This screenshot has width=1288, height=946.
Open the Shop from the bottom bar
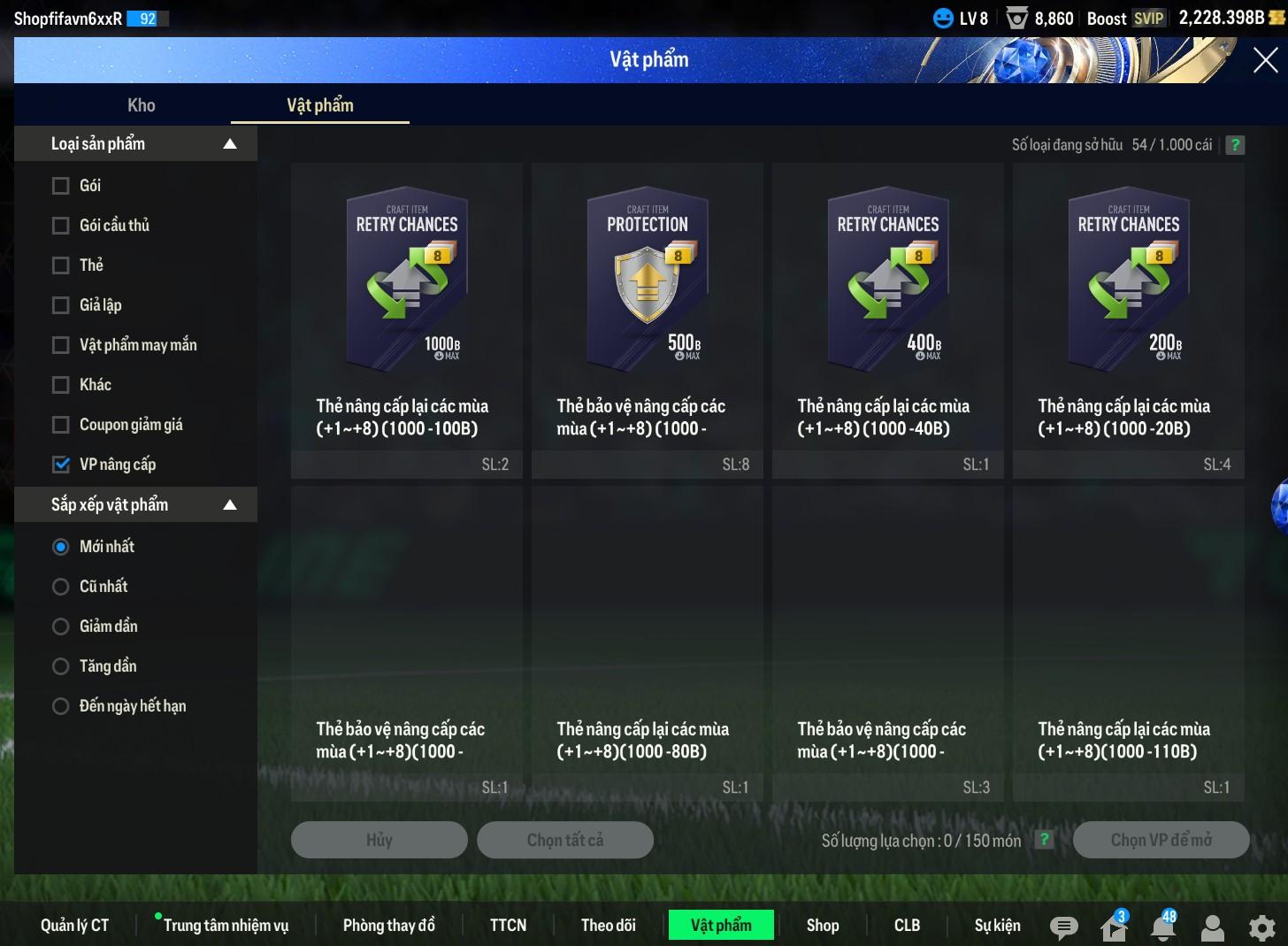coord(823,925)
